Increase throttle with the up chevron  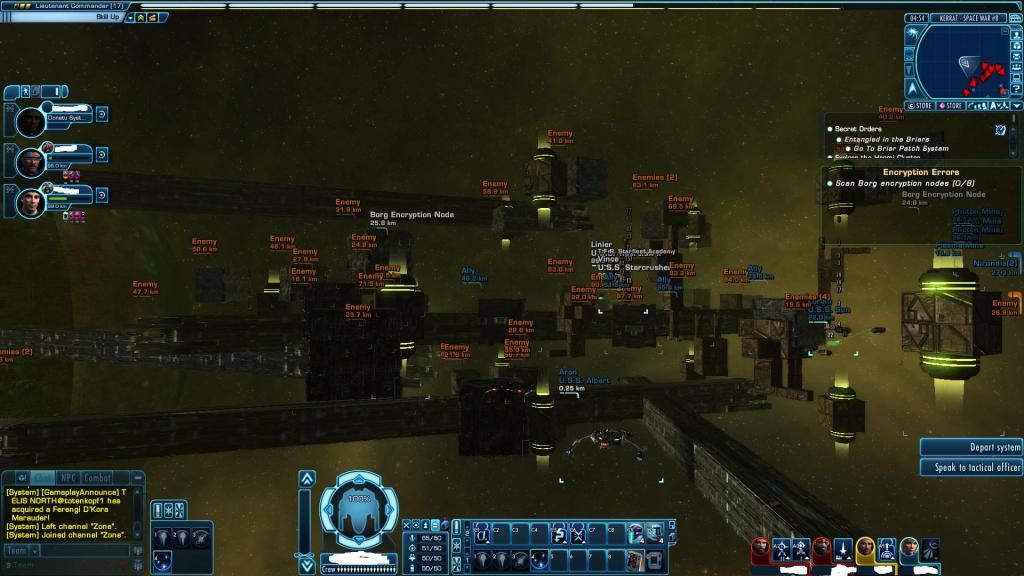pyautogui.click(x=307, y=479)
